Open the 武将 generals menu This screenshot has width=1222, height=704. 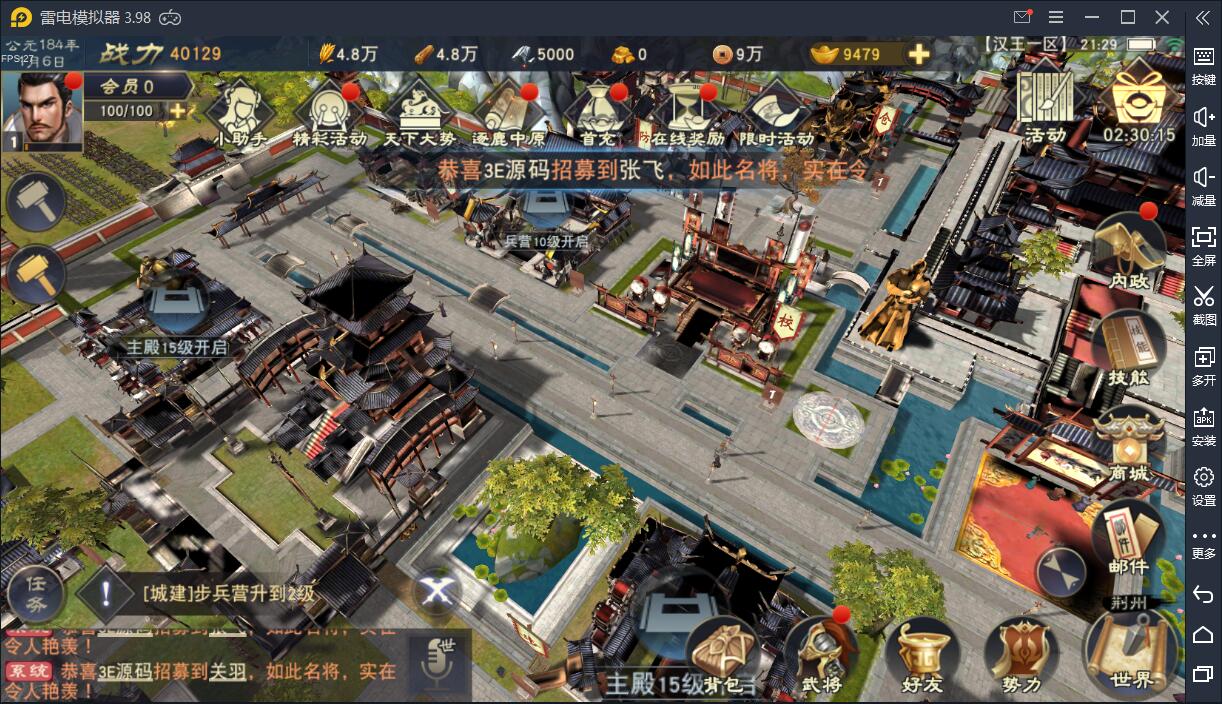coord(821,655)
